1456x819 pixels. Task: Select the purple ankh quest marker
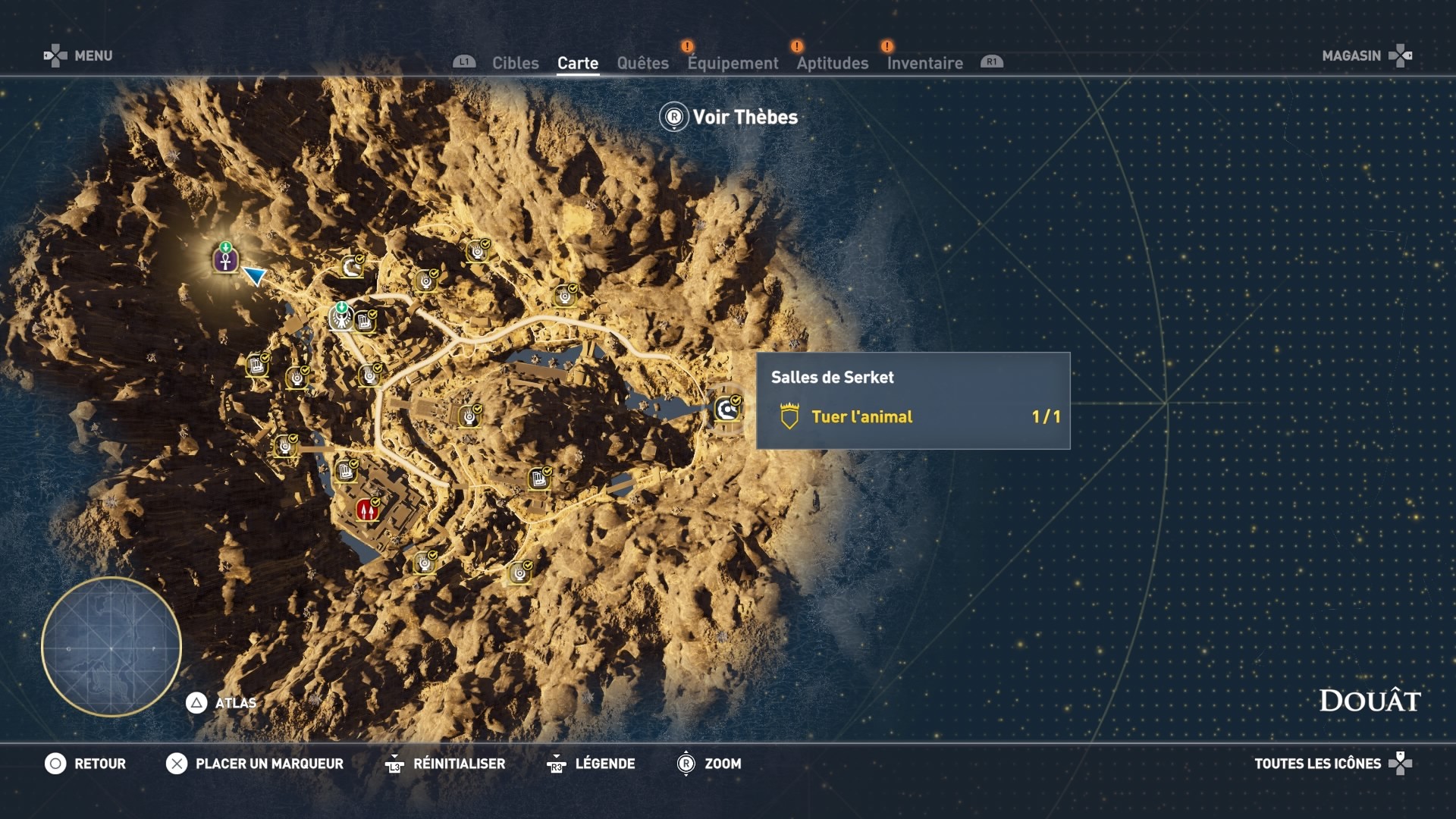point(225,259)
